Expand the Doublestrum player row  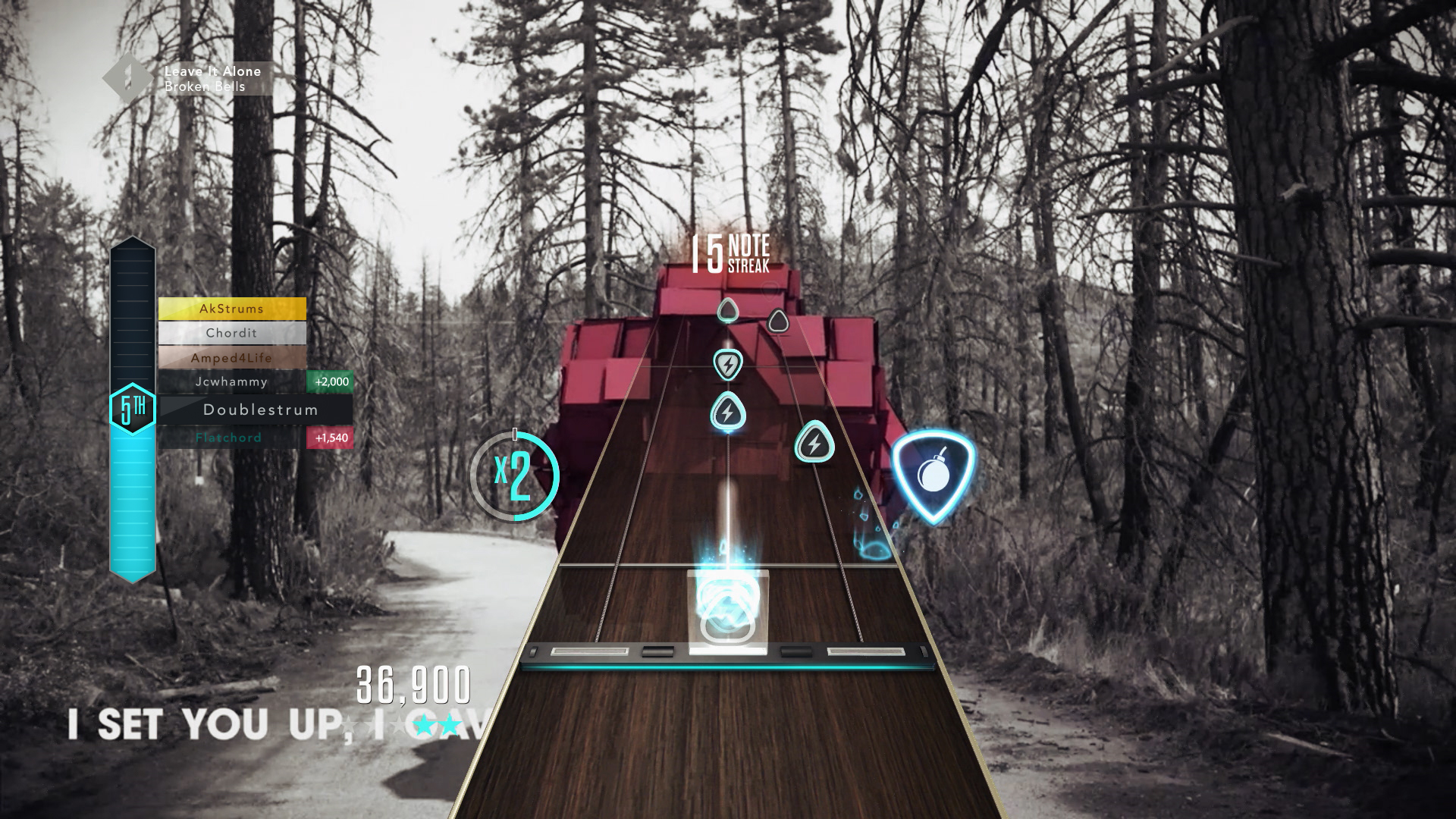261,409
